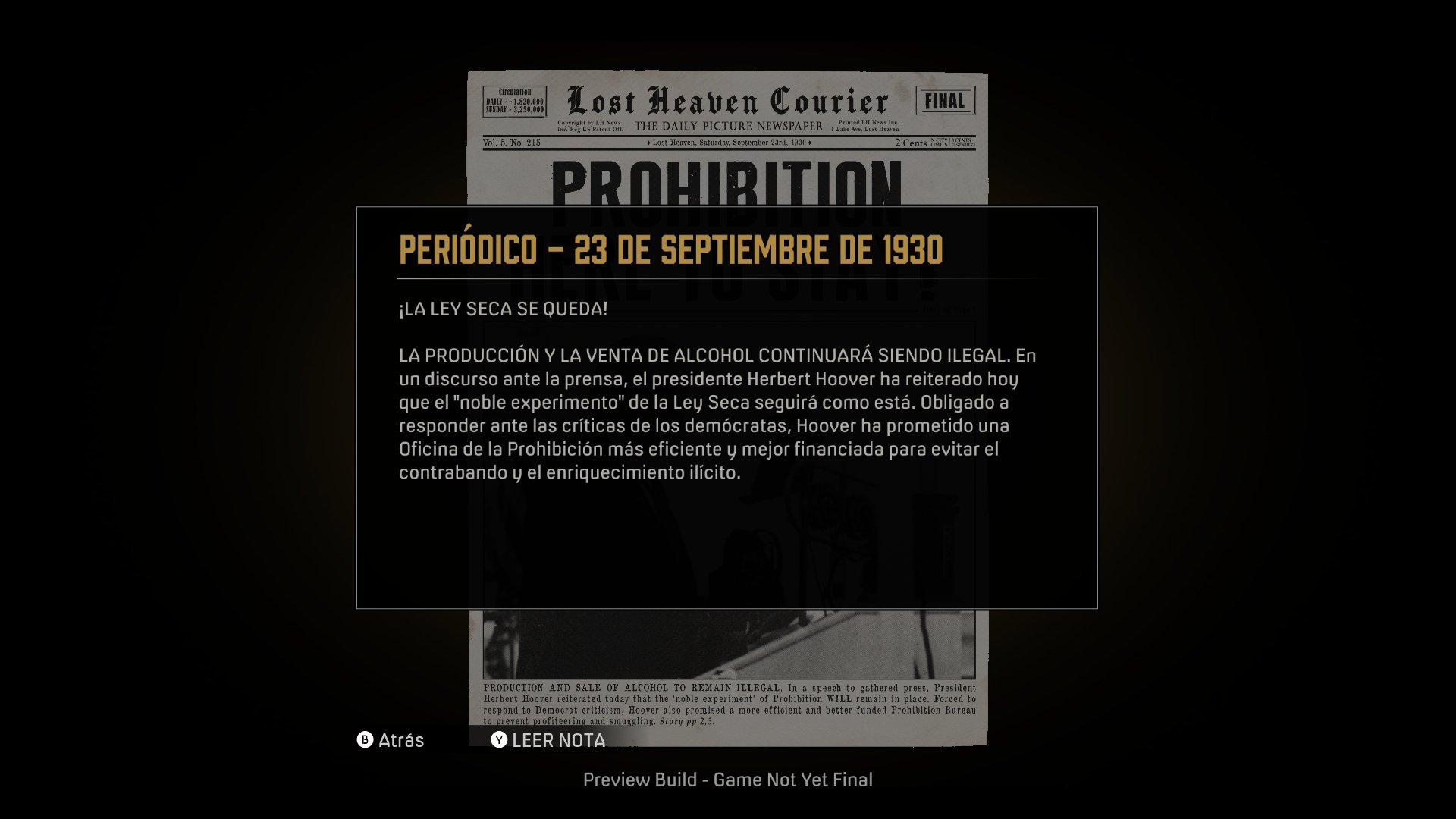The height and width of the screenshot is (819, 1456).
Task: Select the Lost Heaven Saturday dateline text
Action: coord(729,143)
